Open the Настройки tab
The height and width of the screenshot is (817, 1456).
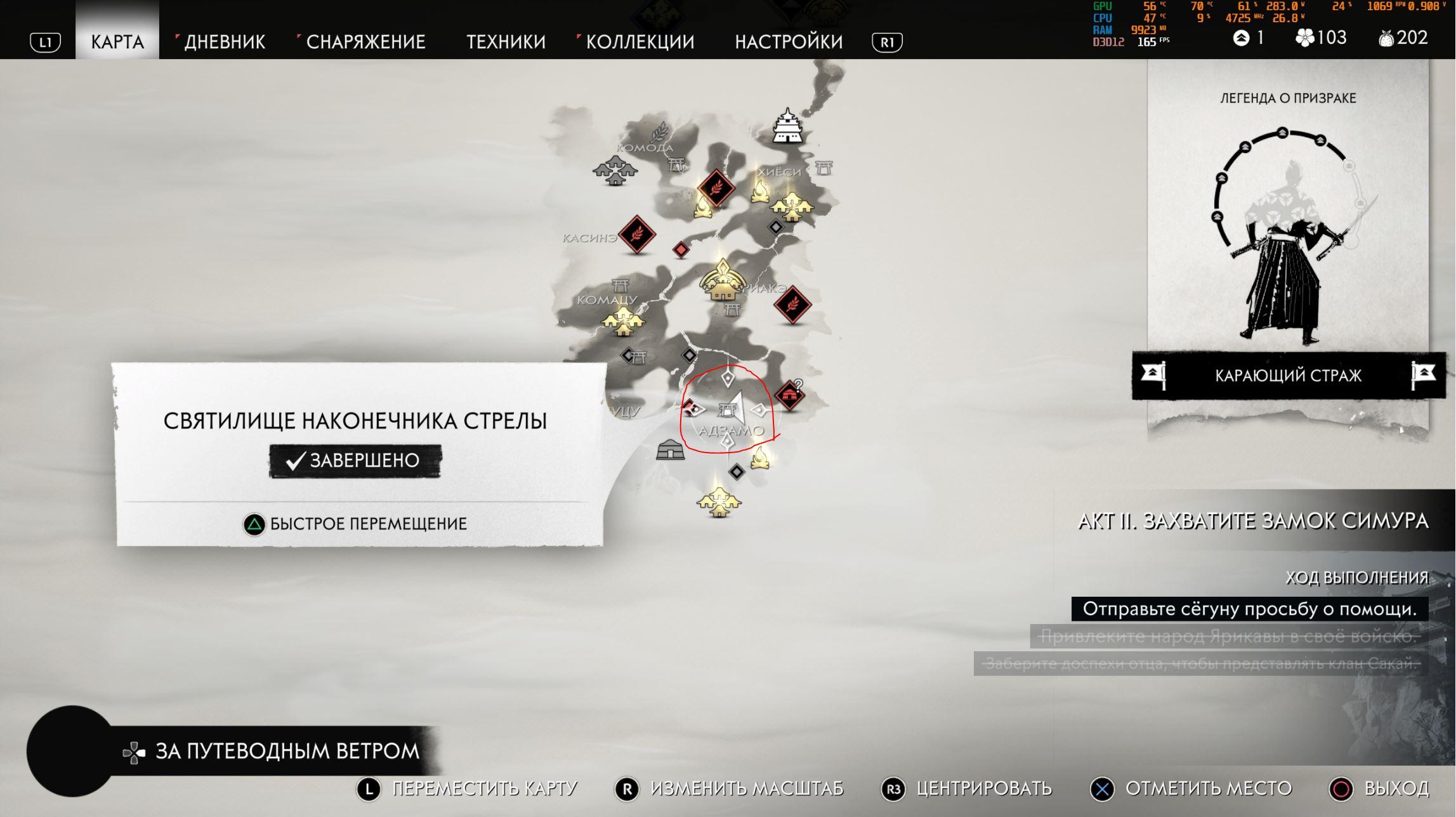(789, 42)
